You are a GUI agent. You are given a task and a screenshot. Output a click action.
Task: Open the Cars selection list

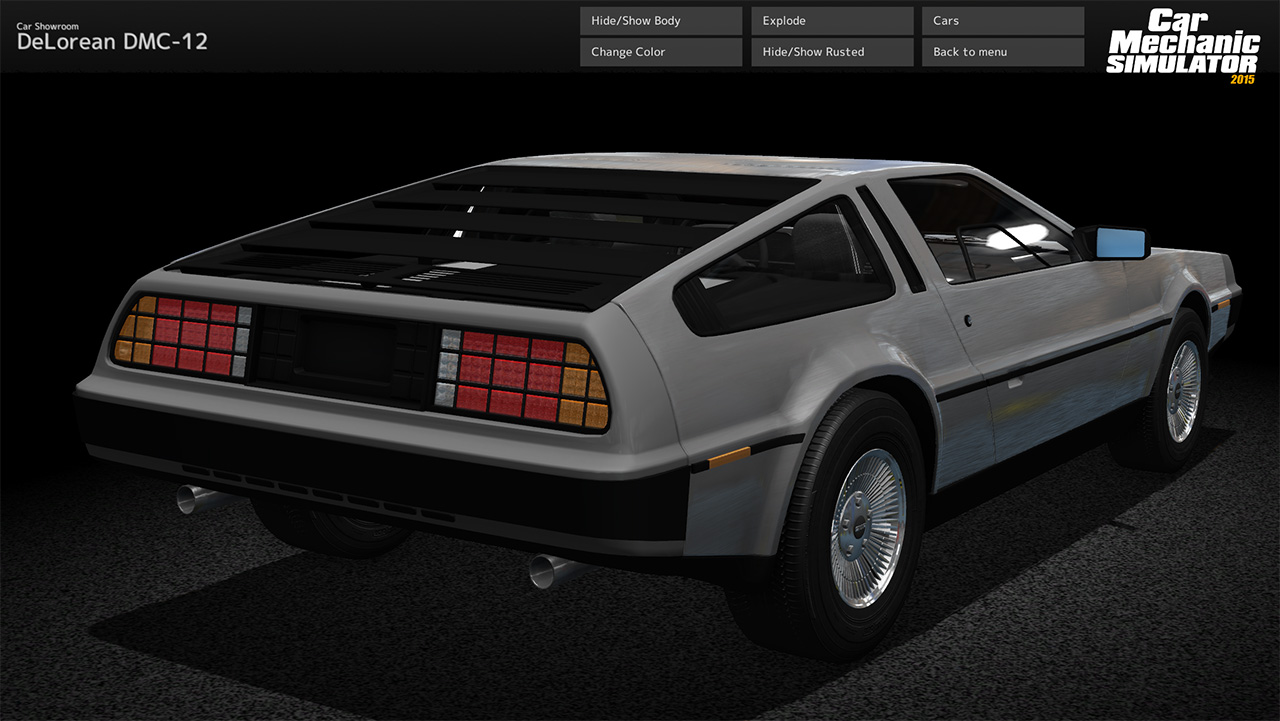point(1002,20)
